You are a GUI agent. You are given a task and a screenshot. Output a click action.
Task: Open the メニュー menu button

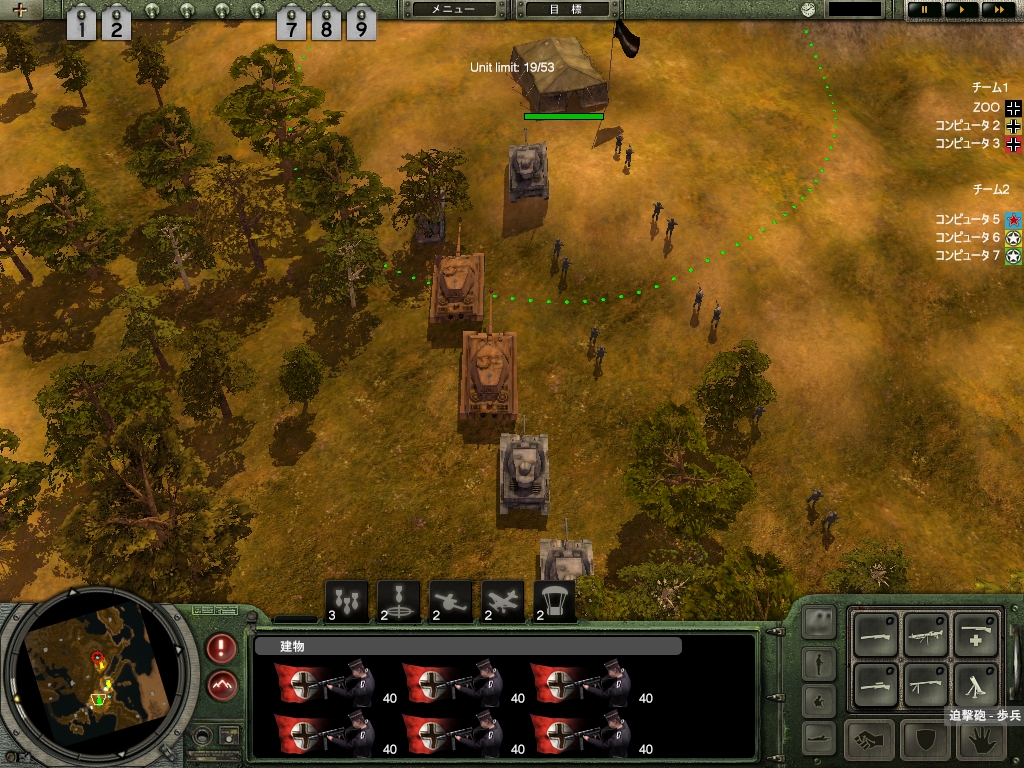454,9
